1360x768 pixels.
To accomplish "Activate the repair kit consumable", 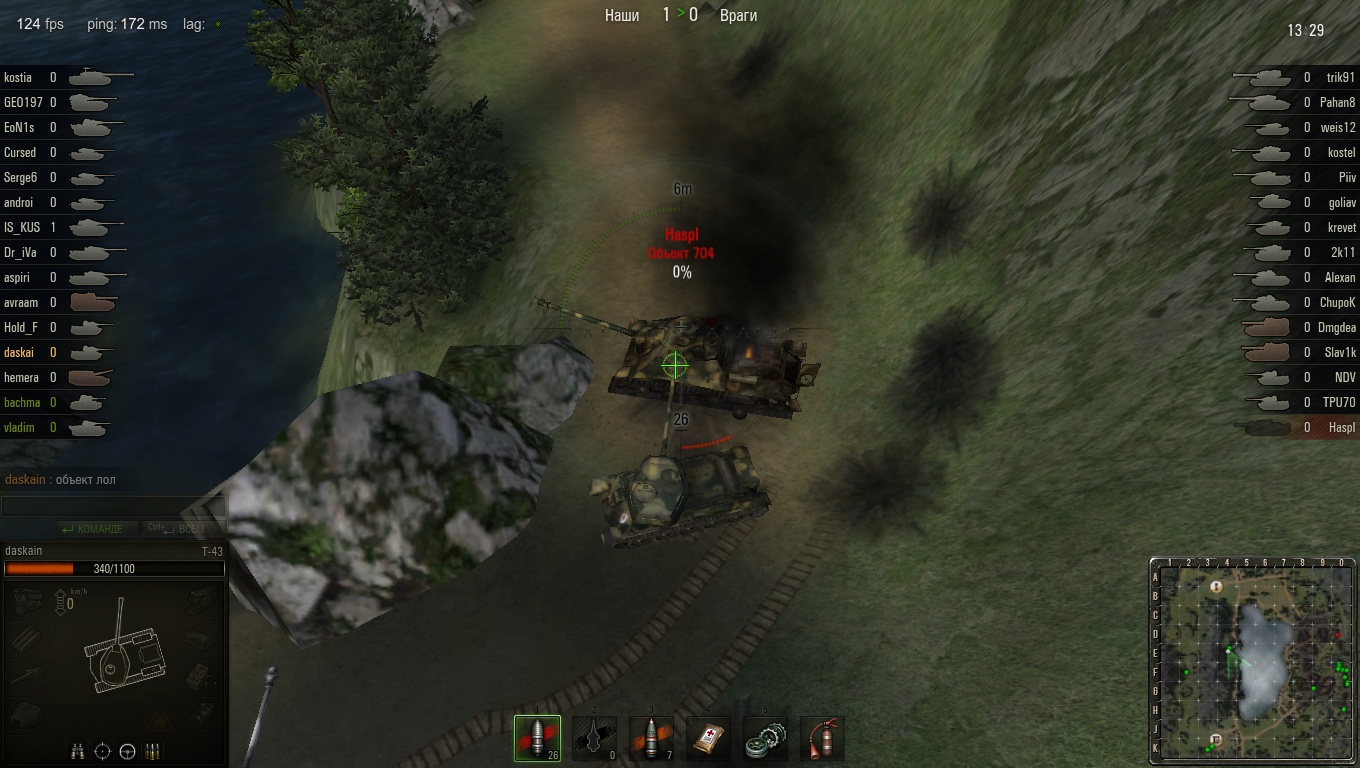I will 765,739.
